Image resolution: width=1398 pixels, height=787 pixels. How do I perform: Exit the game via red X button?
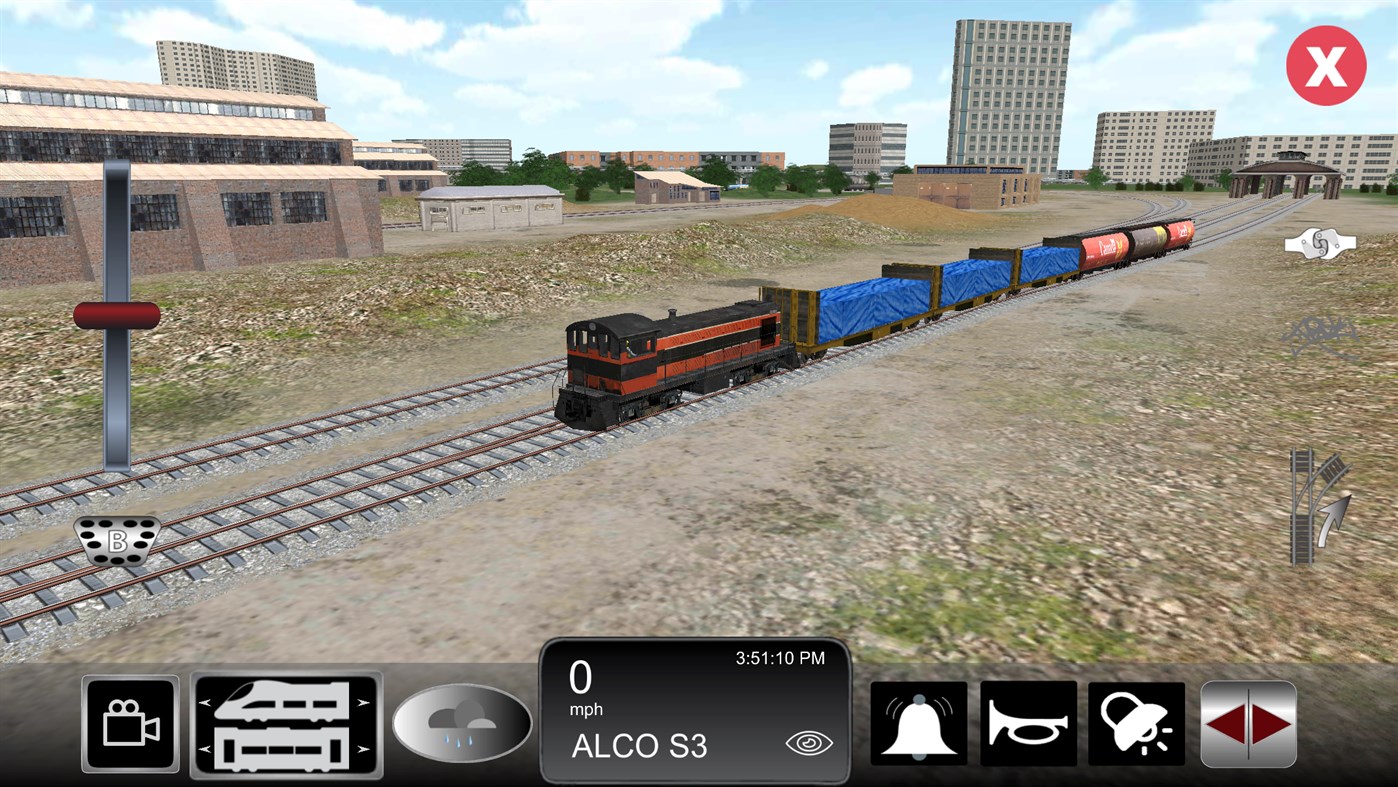tap(1325, 64)
